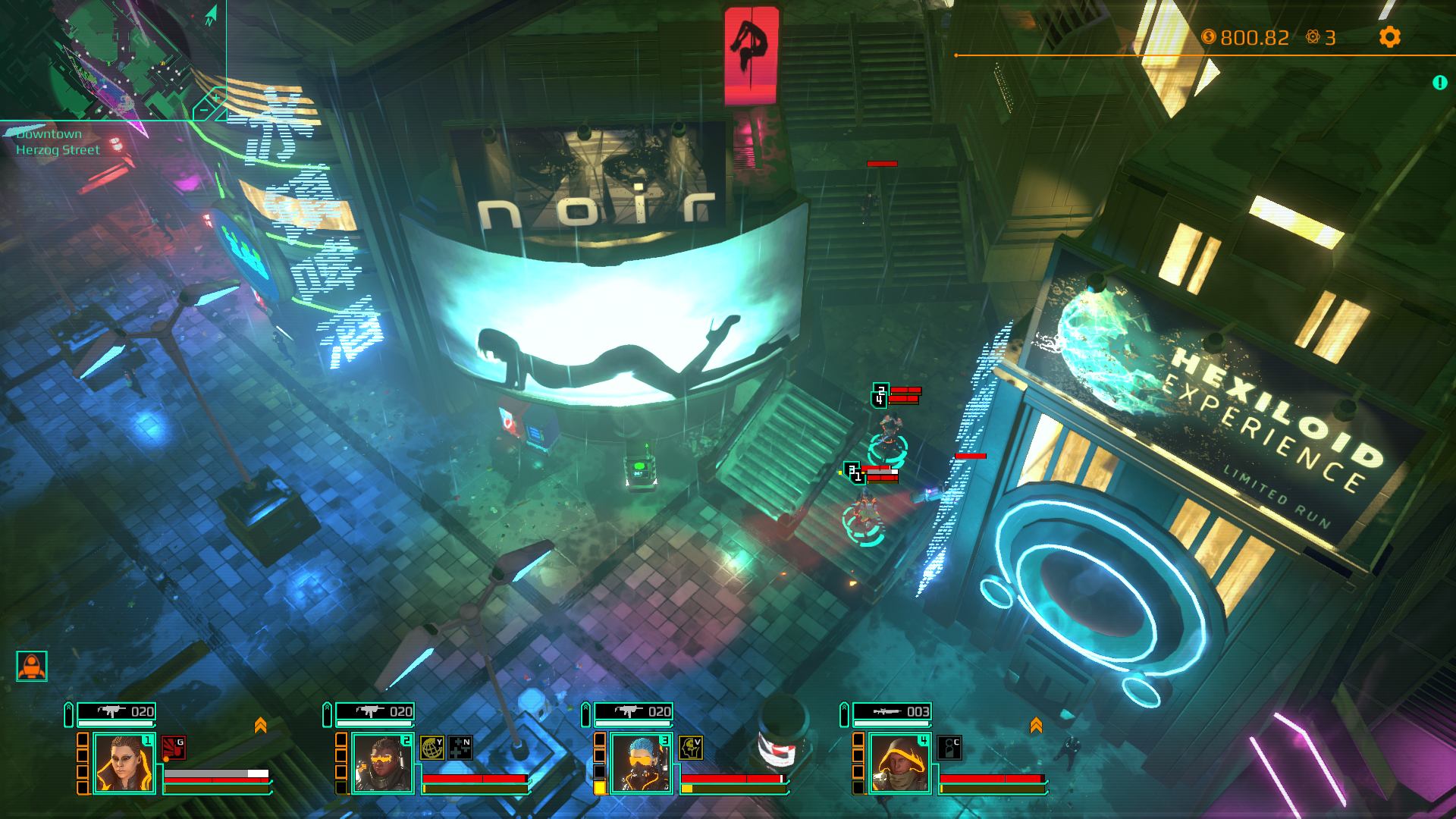Viewport: 1456px width, 819px height.
Task: Click the orange agent icon above squad panel
Action: (x=32, y=666)
